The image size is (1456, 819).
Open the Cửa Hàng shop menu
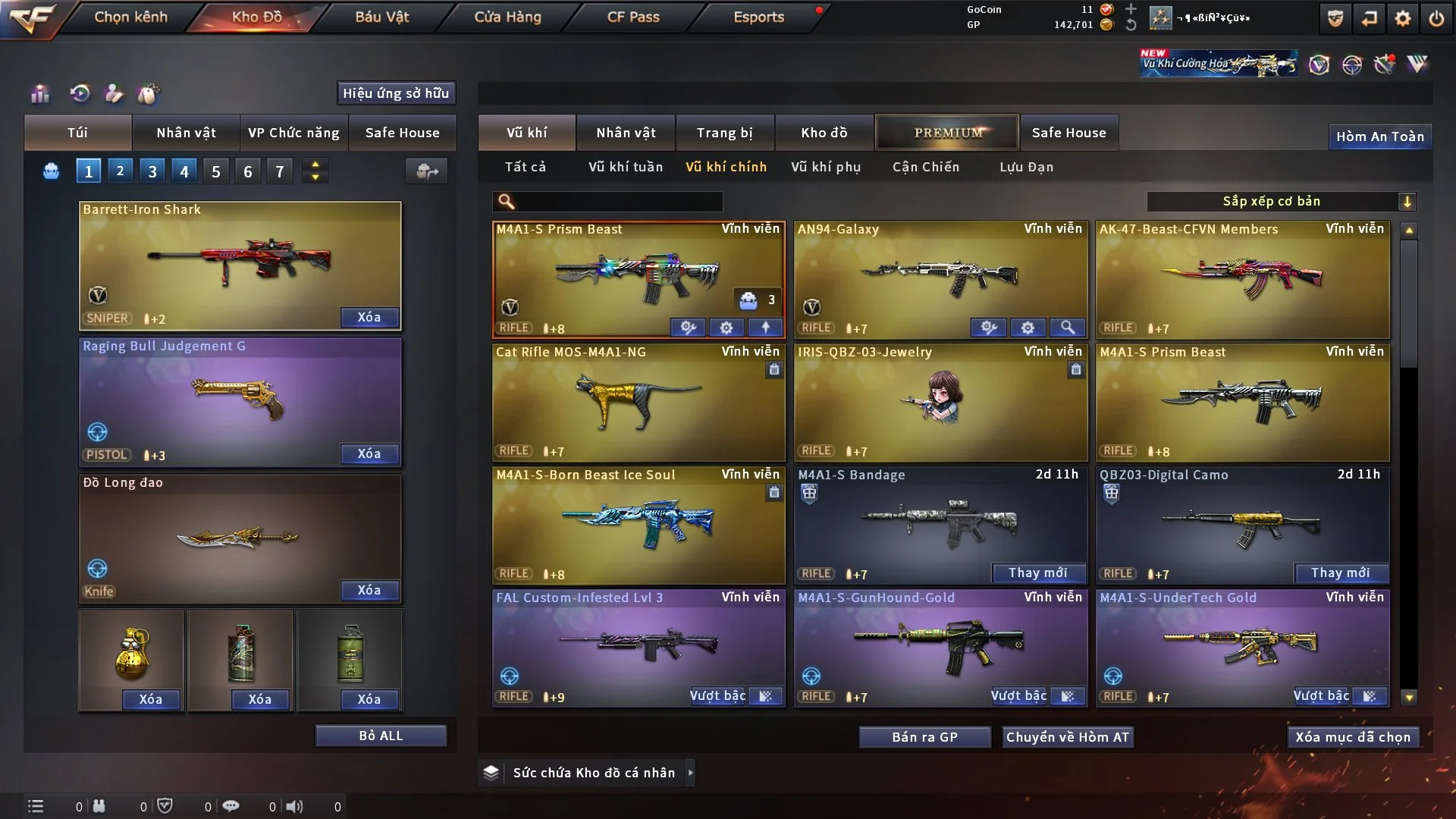[x=507, y=17]
